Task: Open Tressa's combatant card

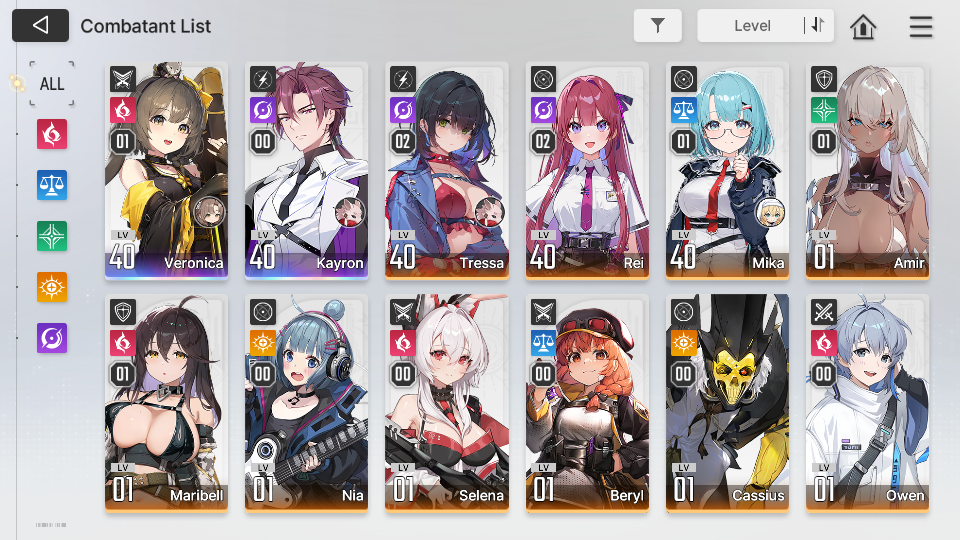Action: [x=446, y=170]
